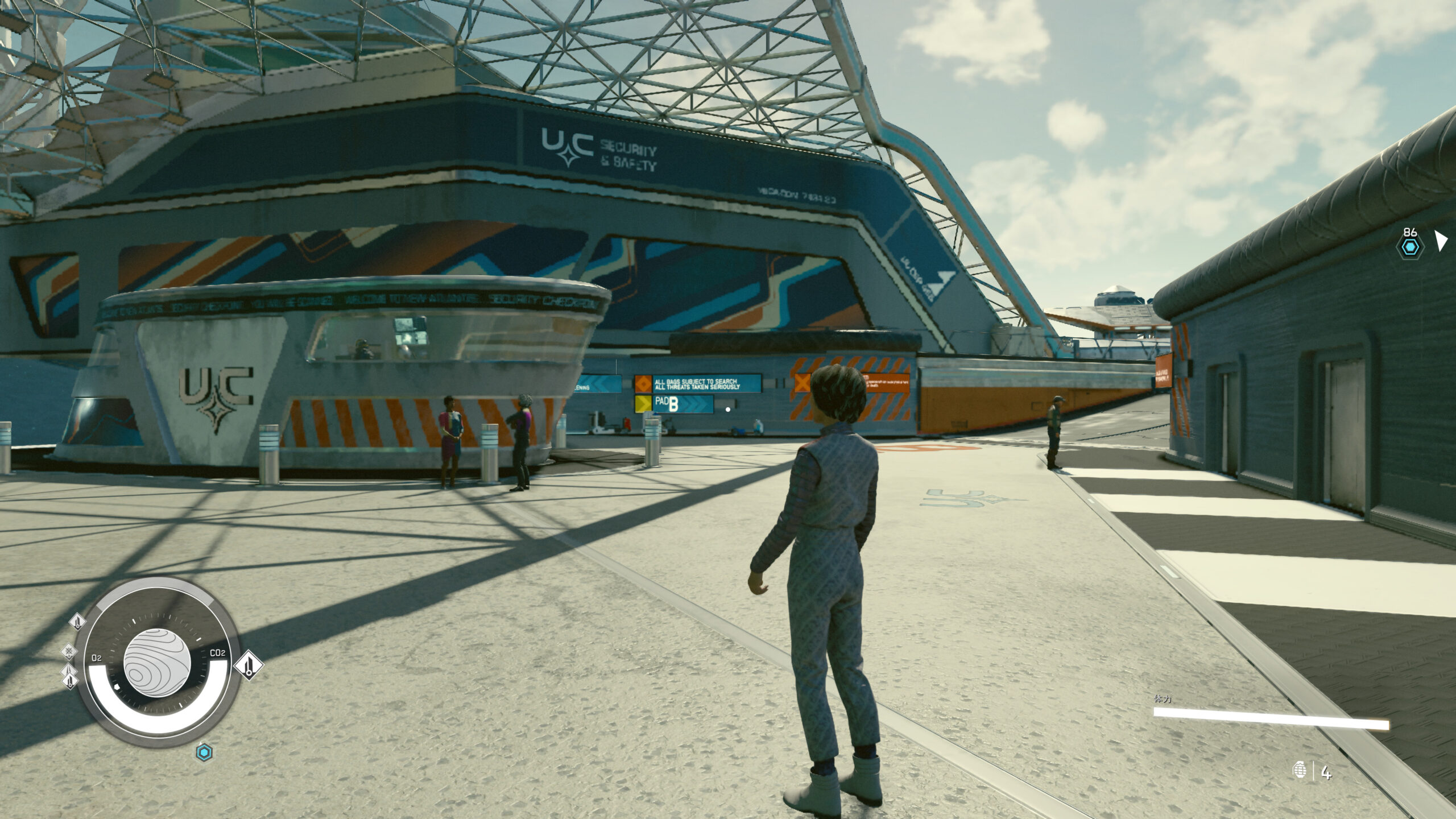Click the blue objective marker labeled 86
The image size is (1456, 819).
coord(1410,247)
